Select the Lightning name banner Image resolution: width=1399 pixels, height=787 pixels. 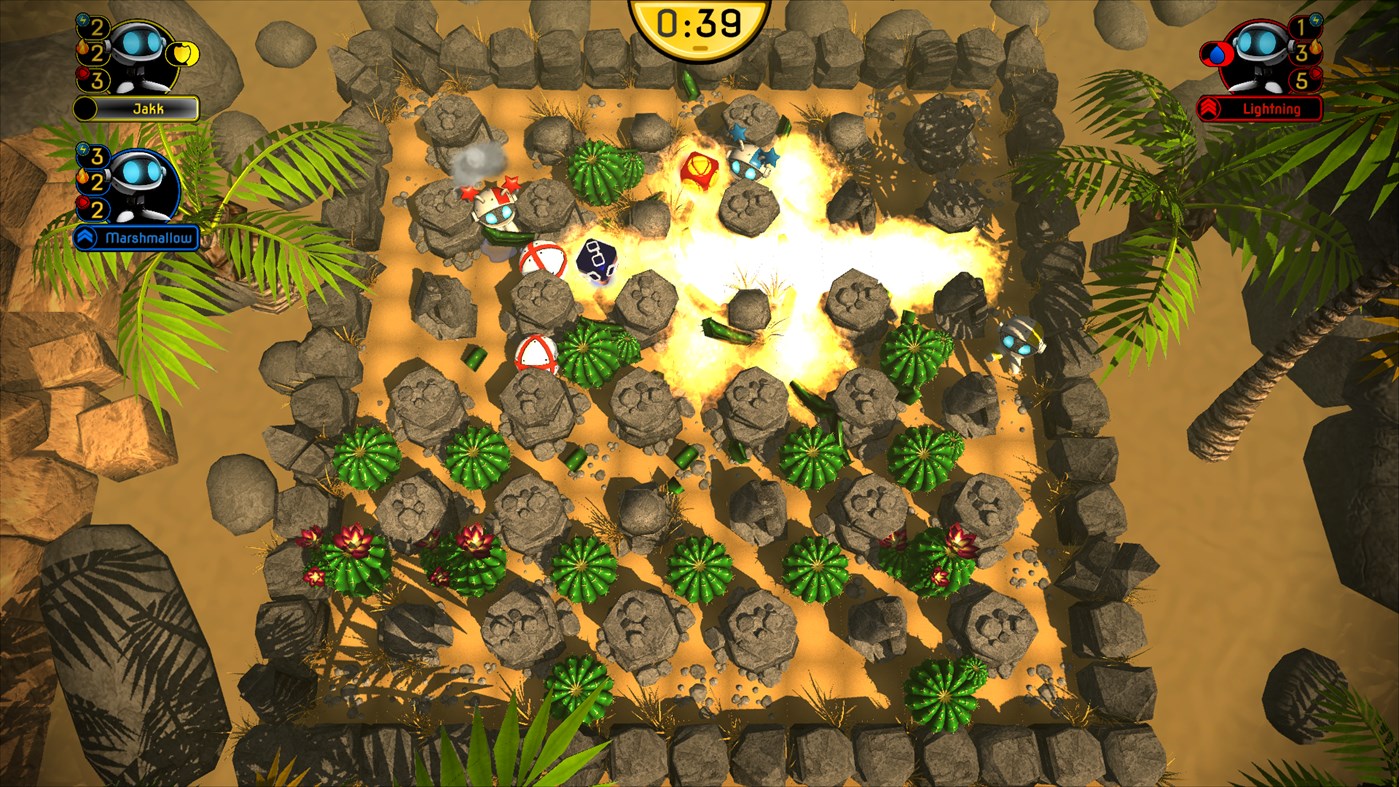coord(1271,108)
